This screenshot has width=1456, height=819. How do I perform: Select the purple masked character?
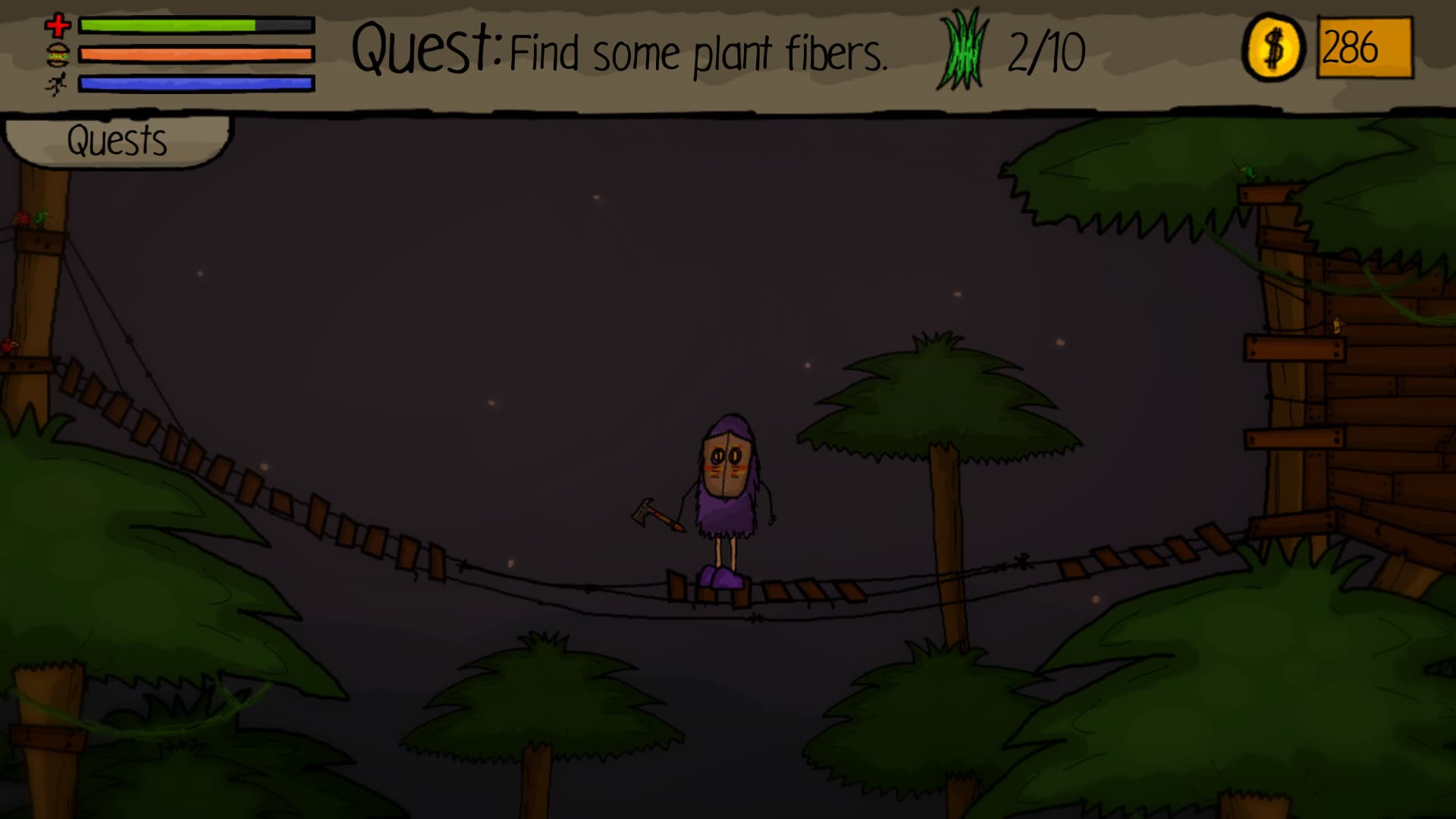point(726,485)
